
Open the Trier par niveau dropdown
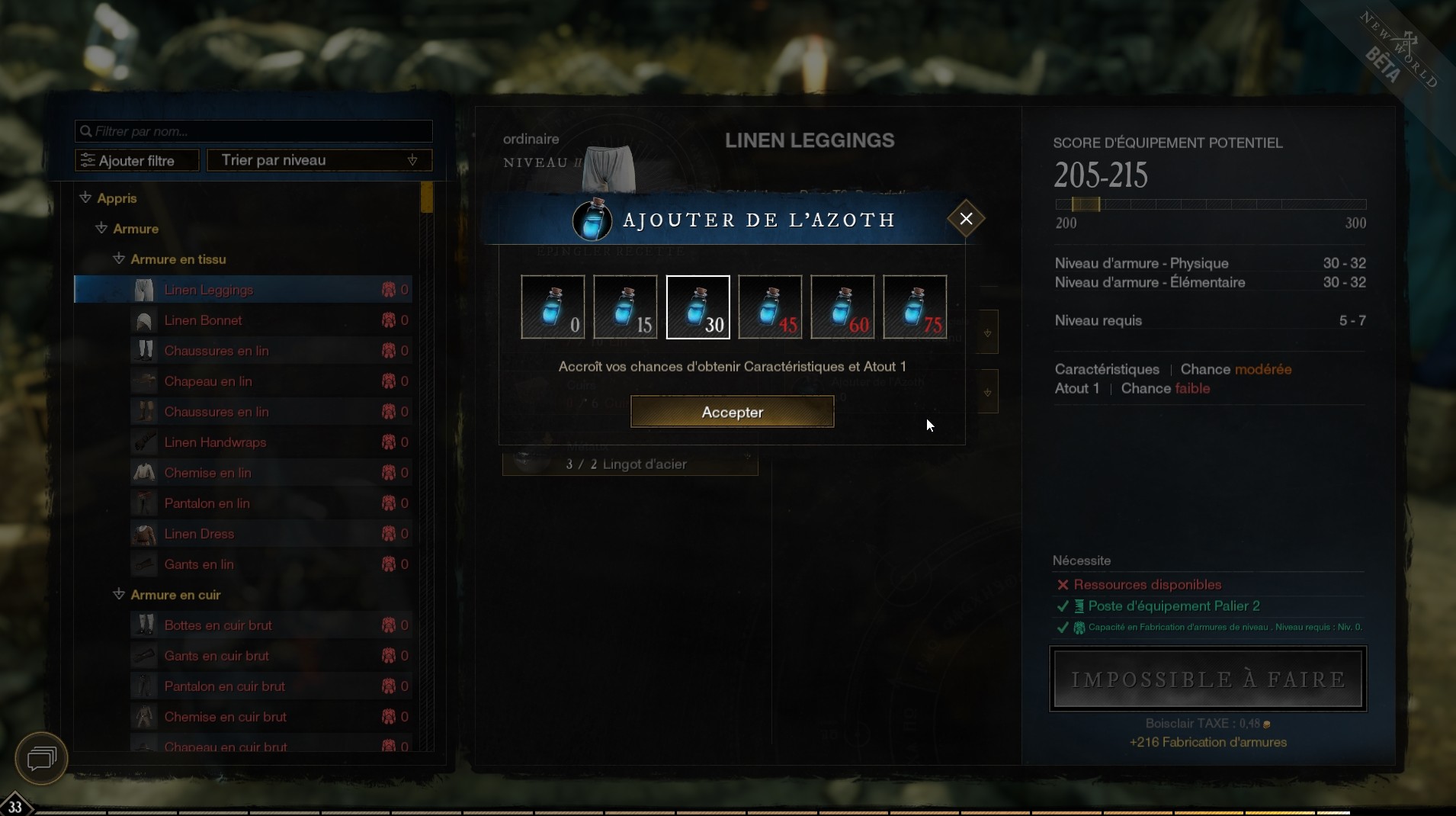click(x=319, y=160)
